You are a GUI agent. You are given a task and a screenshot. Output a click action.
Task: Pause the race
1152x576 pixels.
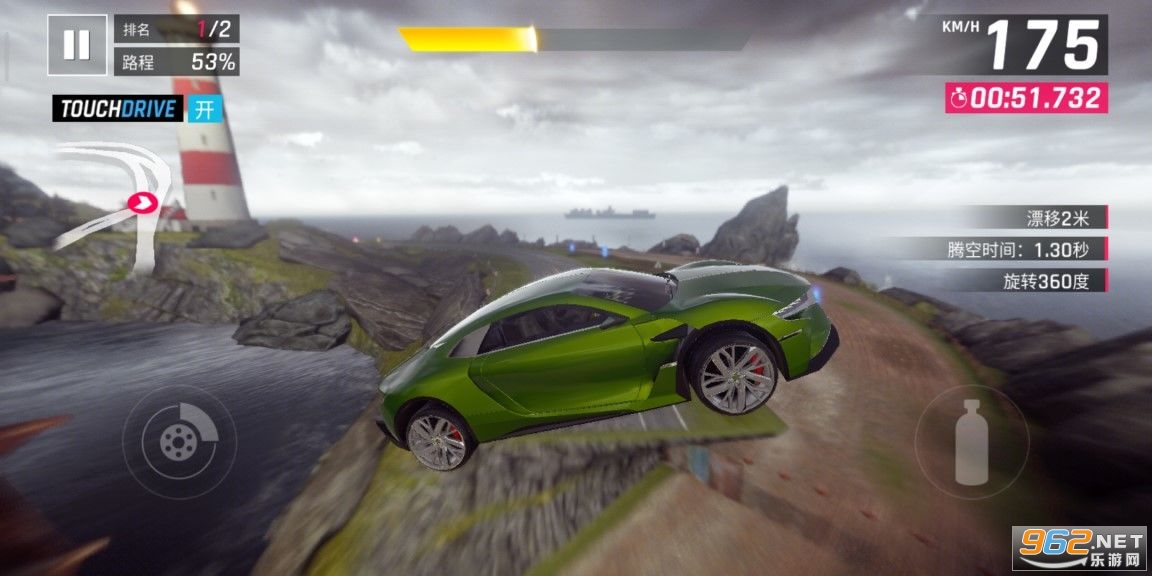click(77, 45)
